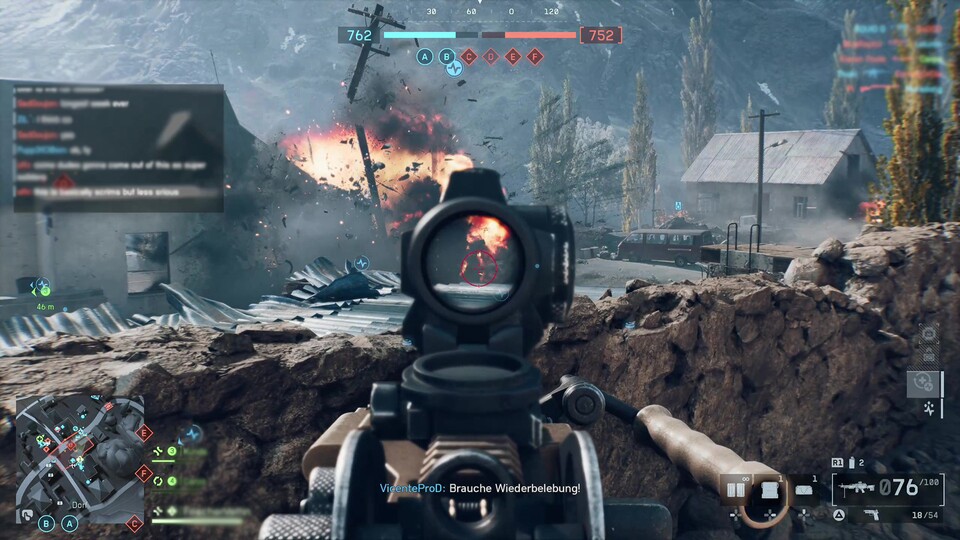Select squad member number 3
960x540 pixels.
tap(172, 451)
